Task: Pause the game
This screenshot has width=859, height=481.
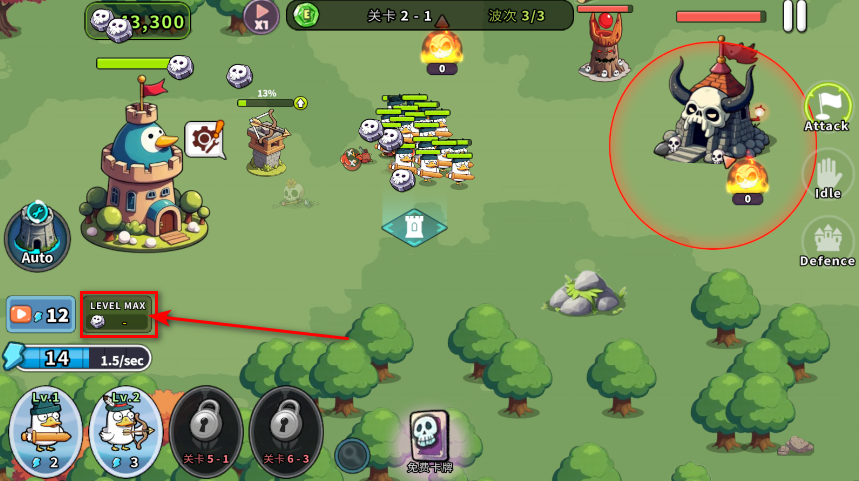Action: point(794,15)
